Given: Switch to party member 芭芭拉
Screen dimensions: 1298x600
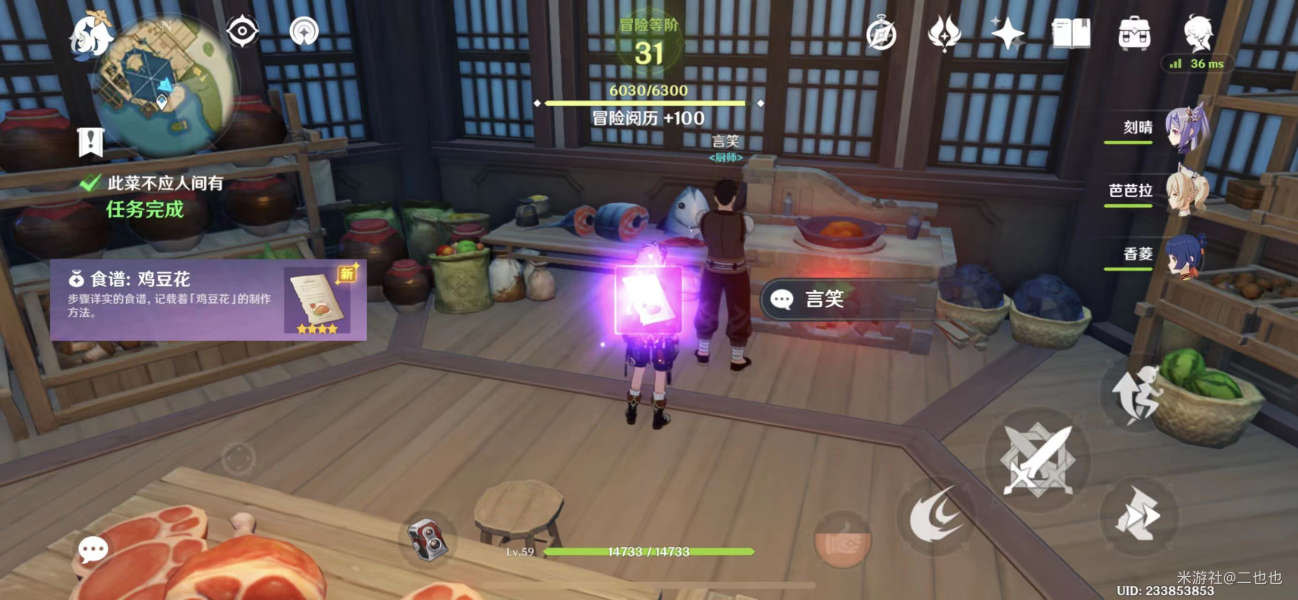Looking at the screenshot, I should click(1186, 190).
